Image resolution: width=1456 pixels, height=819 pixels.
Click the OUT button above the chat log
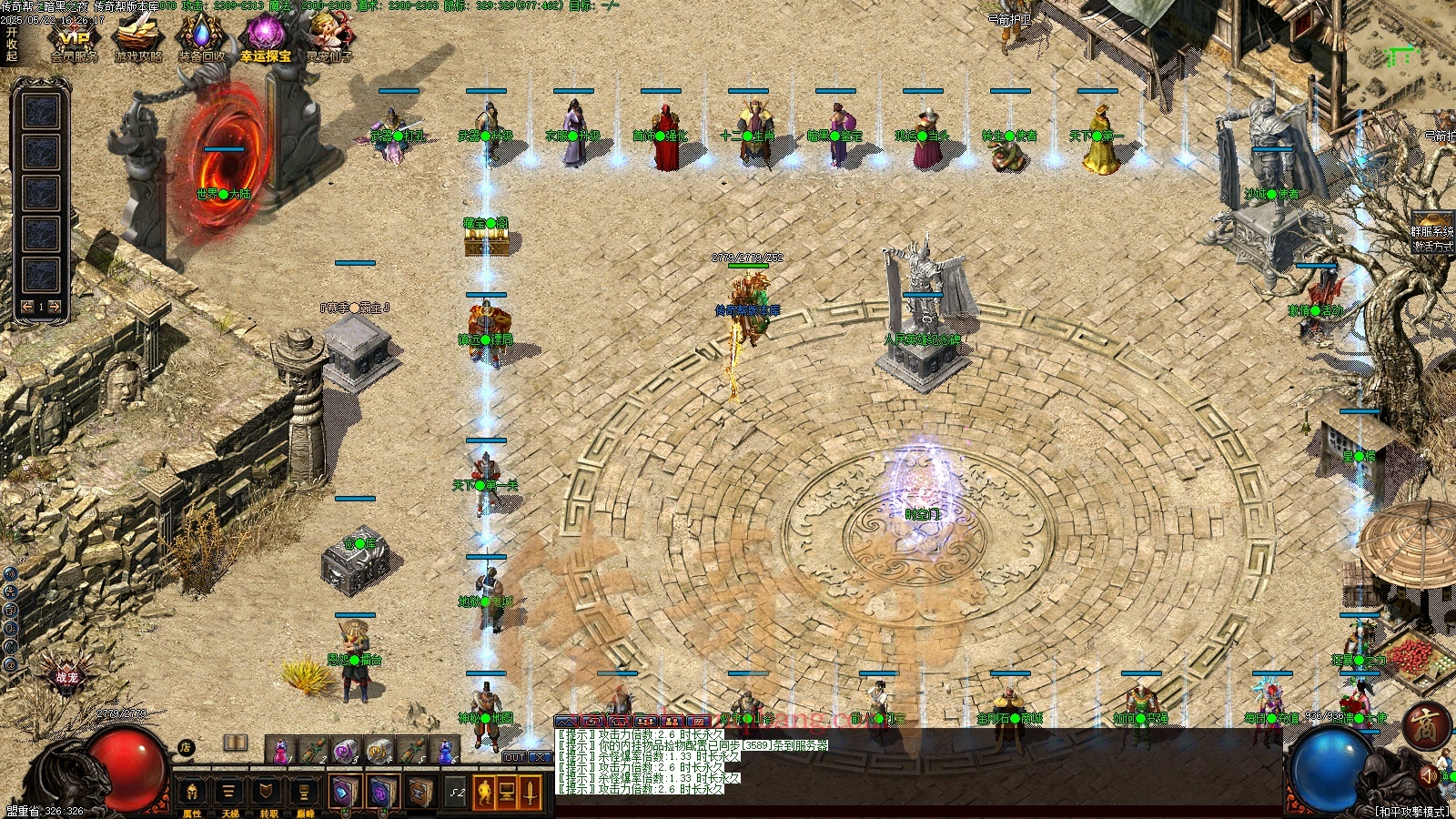[x=514, y=757]
